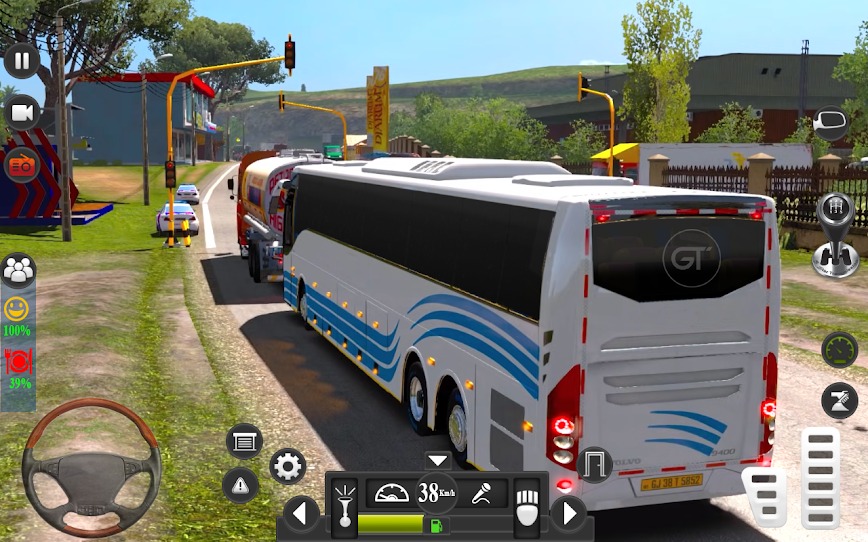Screen dimensions: 868x542
Task: Step on the tall accelerator pedal
Action: point(820,476)
